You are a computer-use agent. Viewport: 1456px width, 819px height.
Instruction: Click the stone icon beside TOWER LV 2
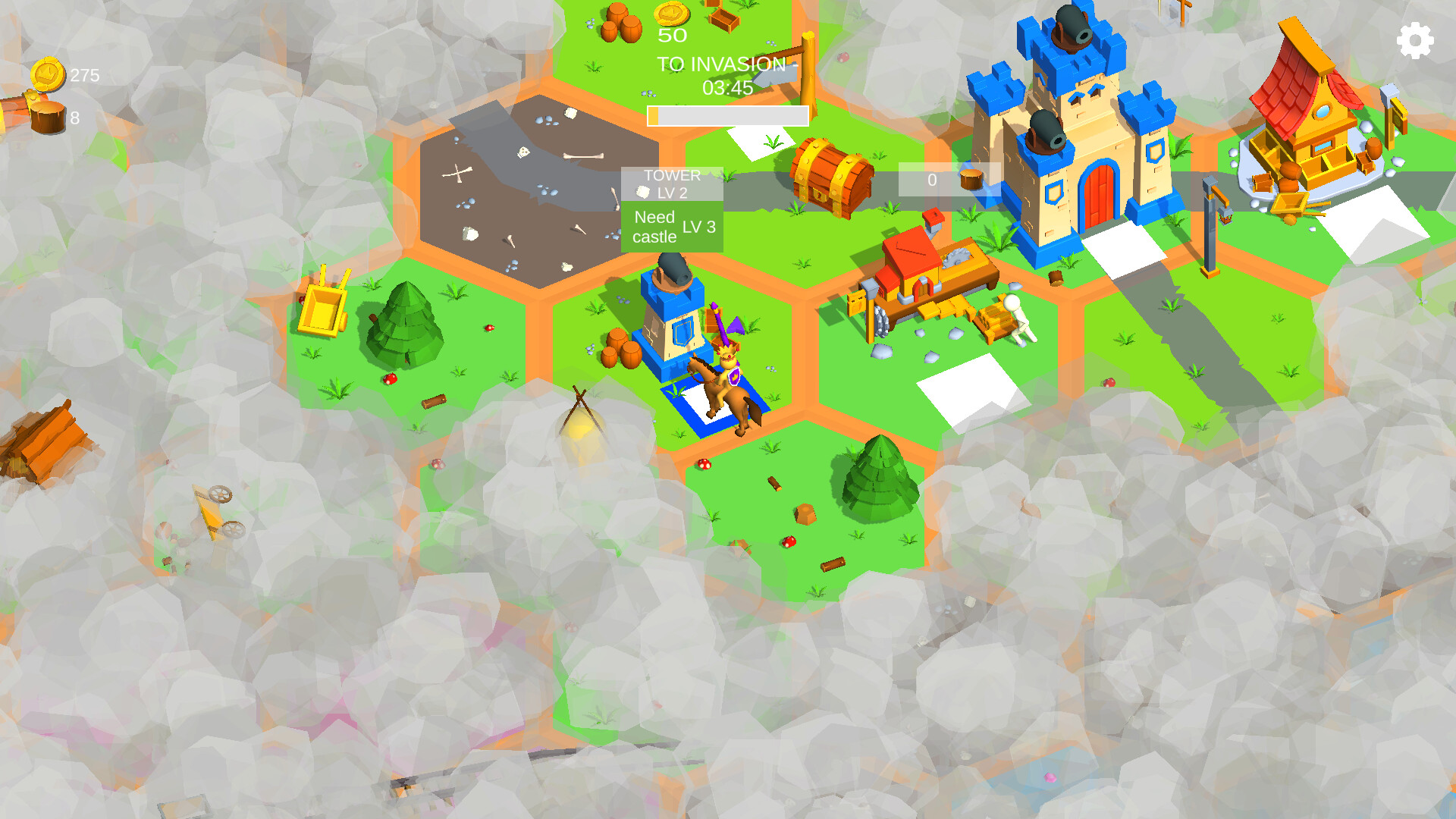click(x=643, y=191)
